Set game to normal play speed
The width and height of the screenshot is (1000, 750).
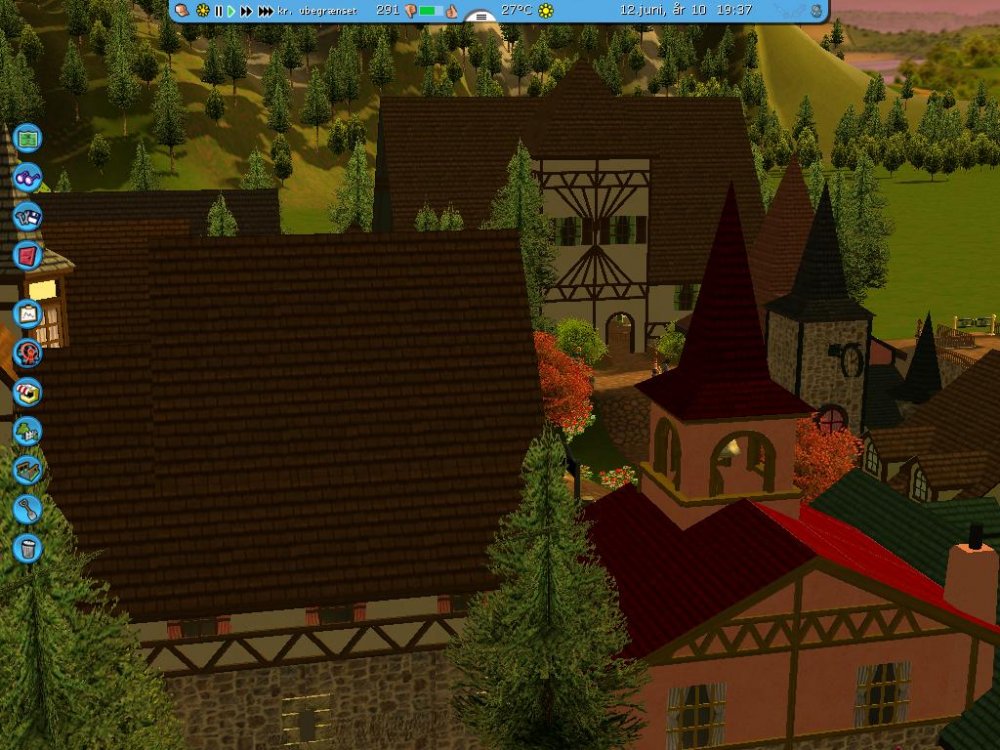(x=231, y=10)
